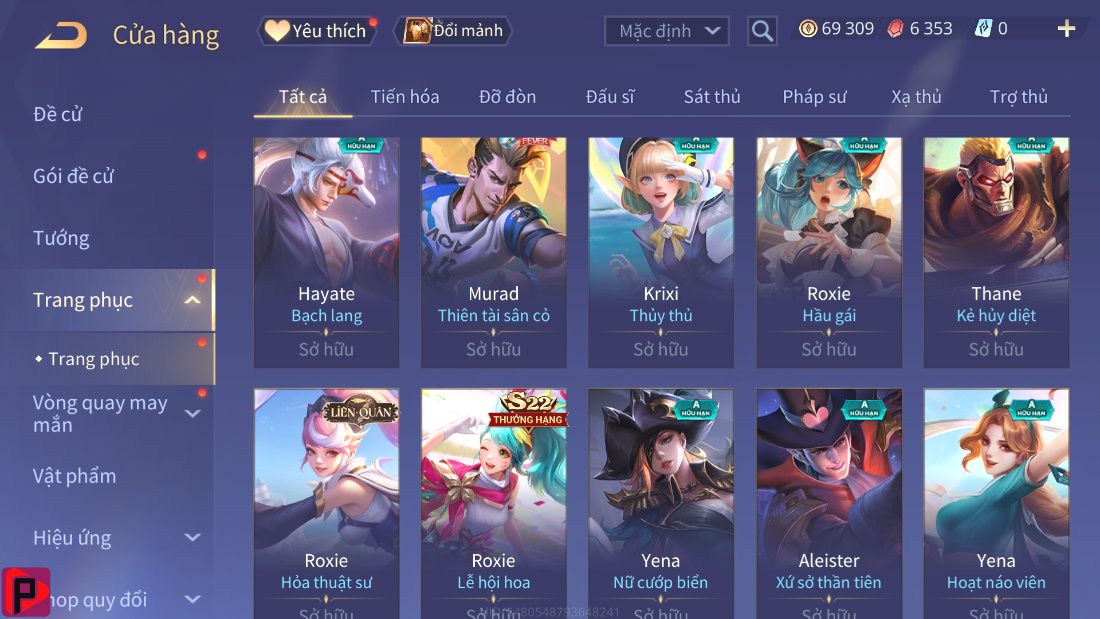View the Trợ thủ tab
Viewport: 1100px width, 619px height.
pos(1019,97)
